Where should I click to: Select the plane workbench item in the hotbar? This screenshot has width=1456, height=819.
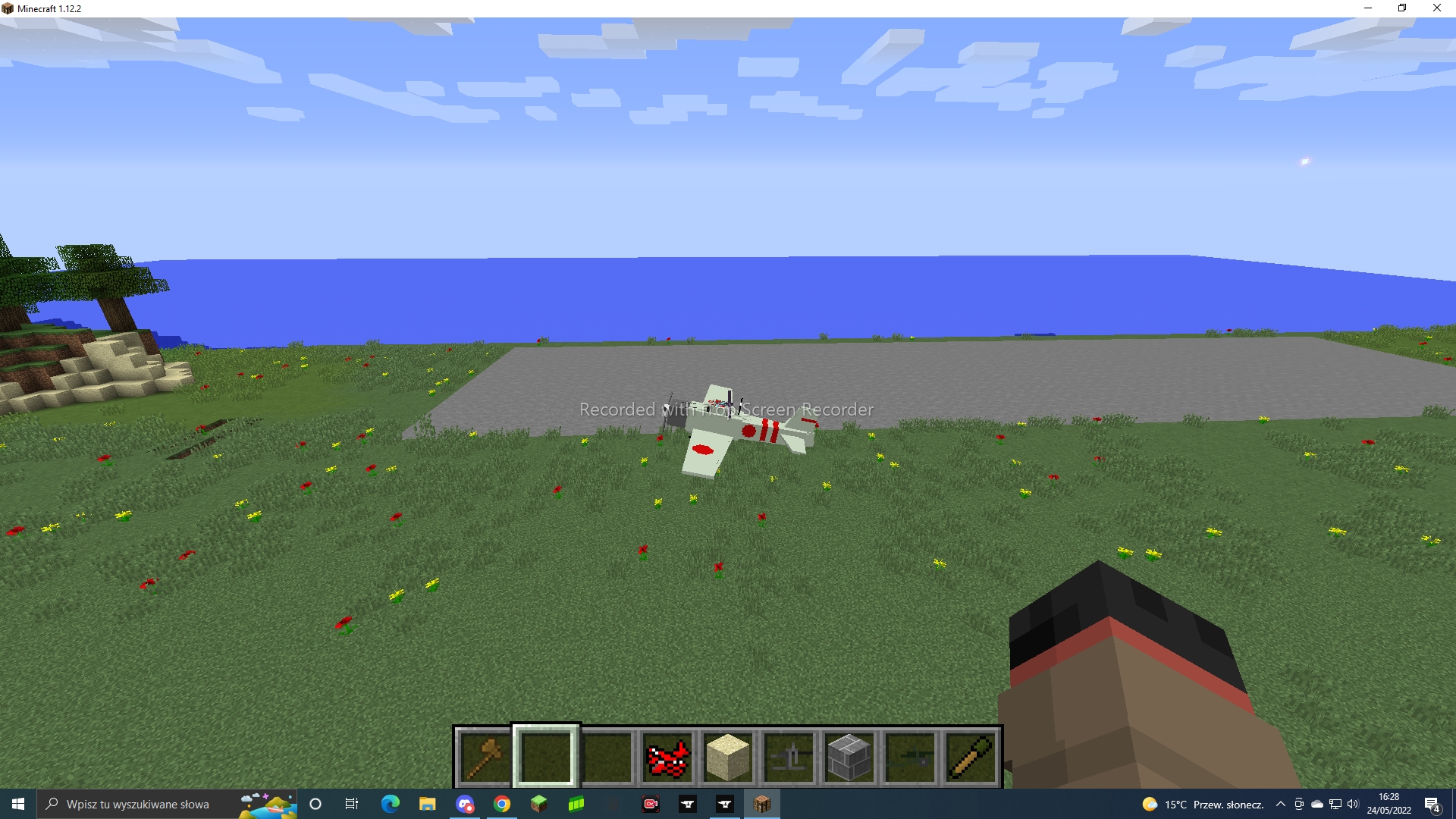788,756
